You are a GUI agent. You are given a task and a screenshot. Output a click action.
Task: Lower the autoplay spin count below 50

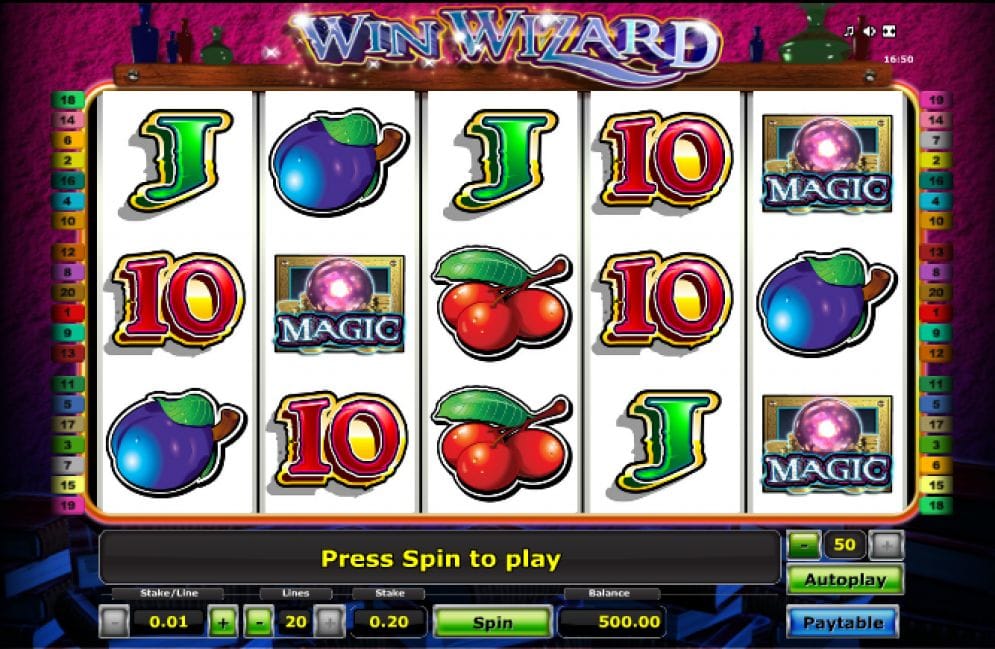(803, 545)
